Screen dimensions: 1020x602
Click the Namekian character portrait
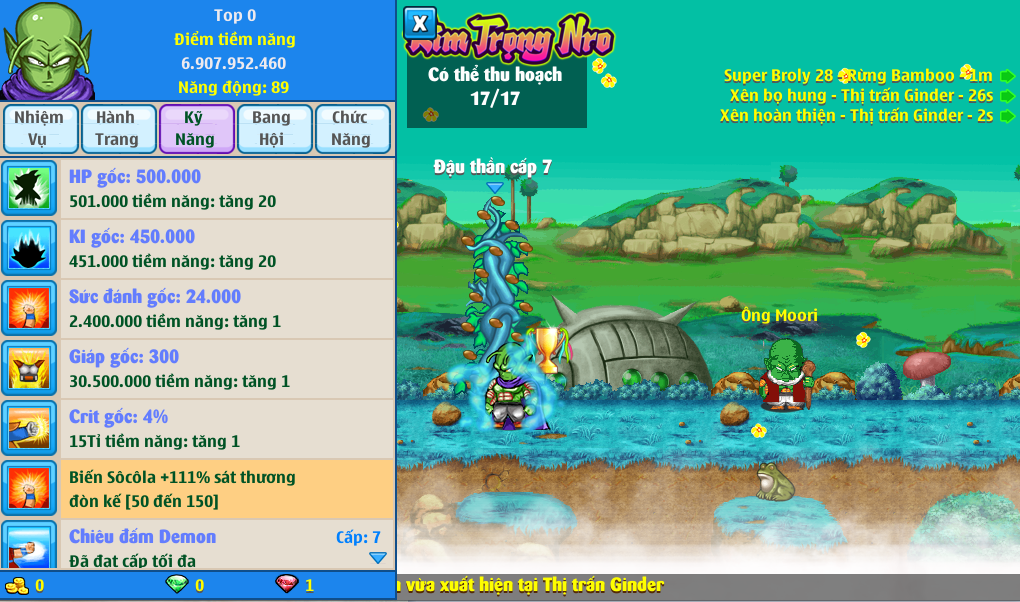coord(47,50)
